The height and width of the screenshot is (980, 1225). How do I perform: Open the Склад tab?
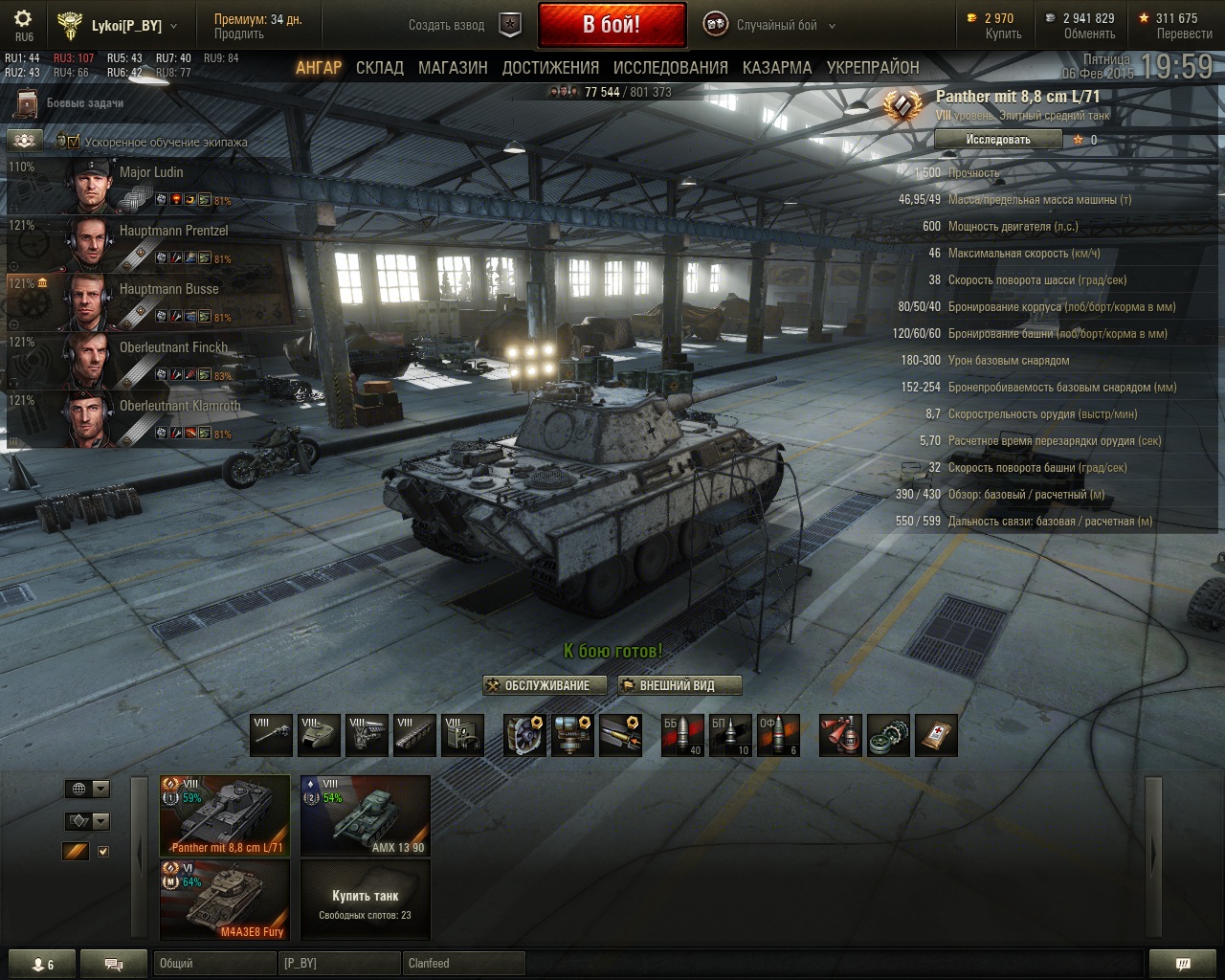click(379, 68)
